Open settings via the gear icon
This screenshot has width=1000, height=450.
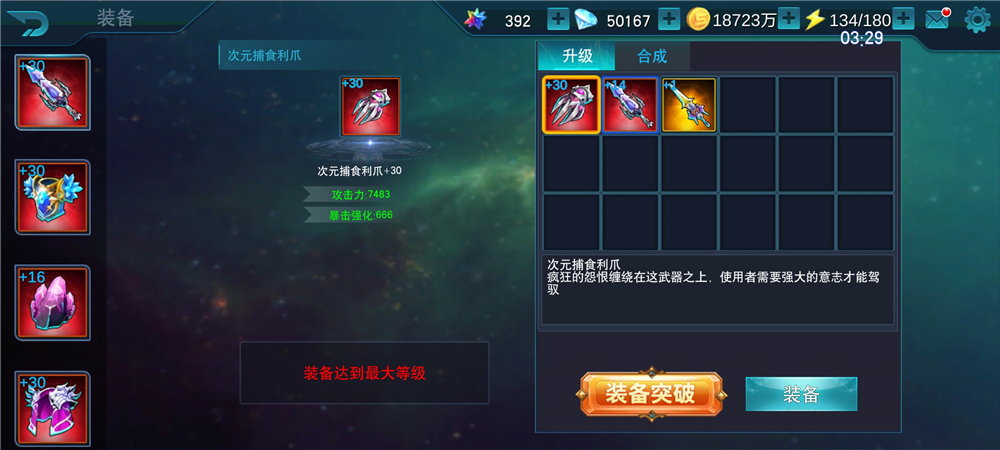click(x=977, y=20)
